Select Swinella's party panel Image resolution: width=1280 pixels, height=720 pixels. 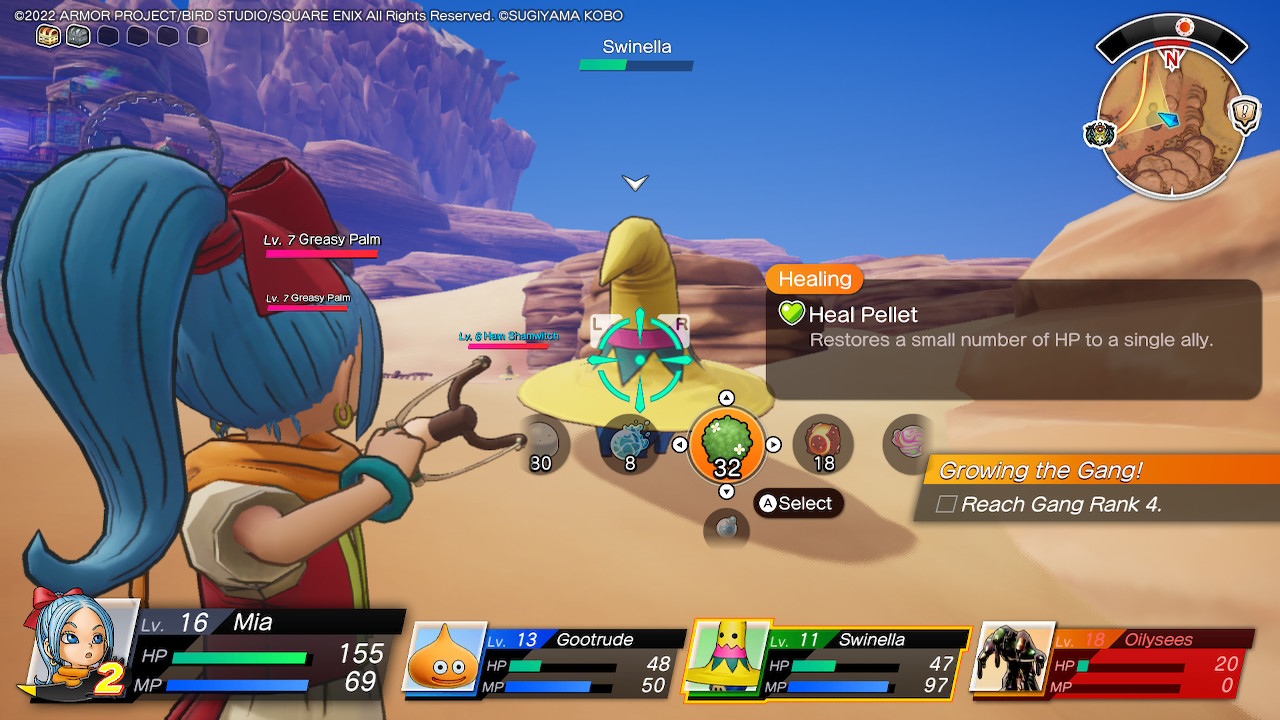coord(826,659)
